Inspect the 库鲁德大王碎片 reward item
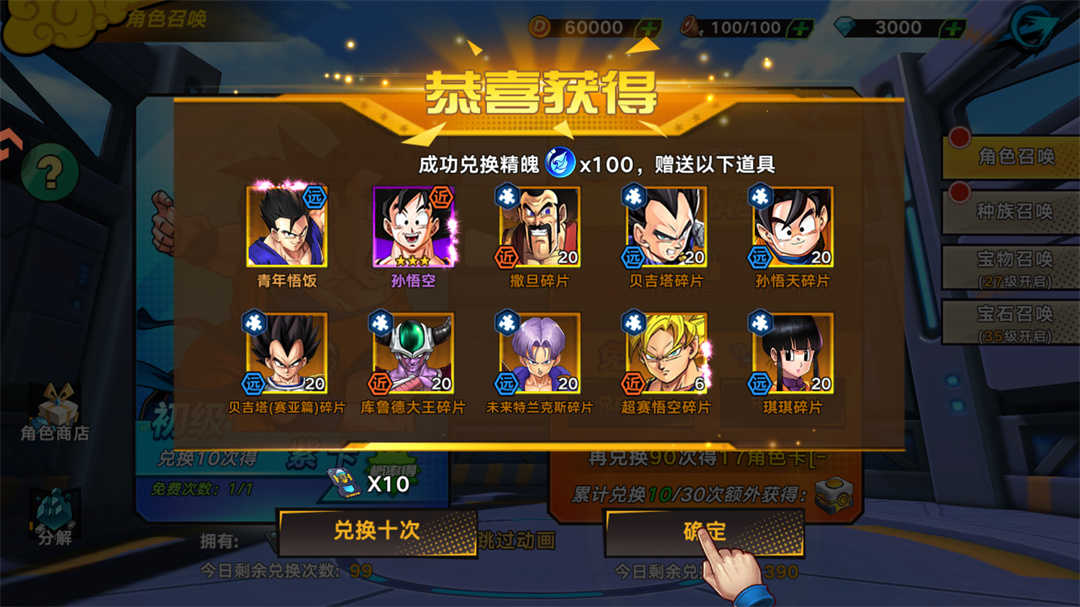Image resolution: width=1080 pixels, height=607 pixels. pos(413,353)
